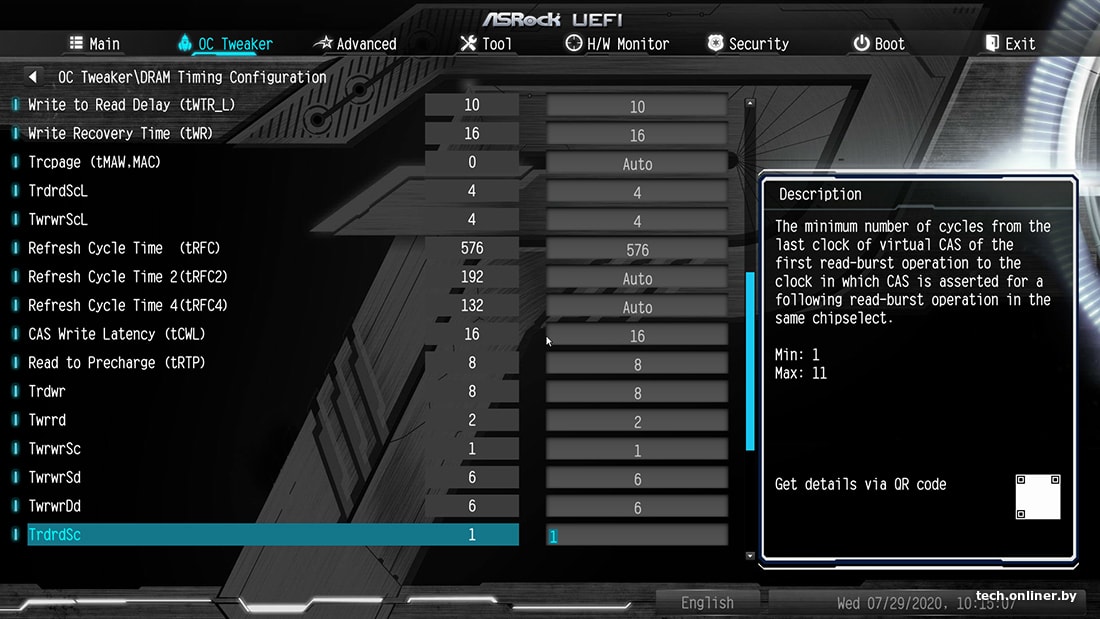Select the Write Recovery Time (tWR) row
Viewport: 1100px width, 619px height.
[x=120, y=134]
